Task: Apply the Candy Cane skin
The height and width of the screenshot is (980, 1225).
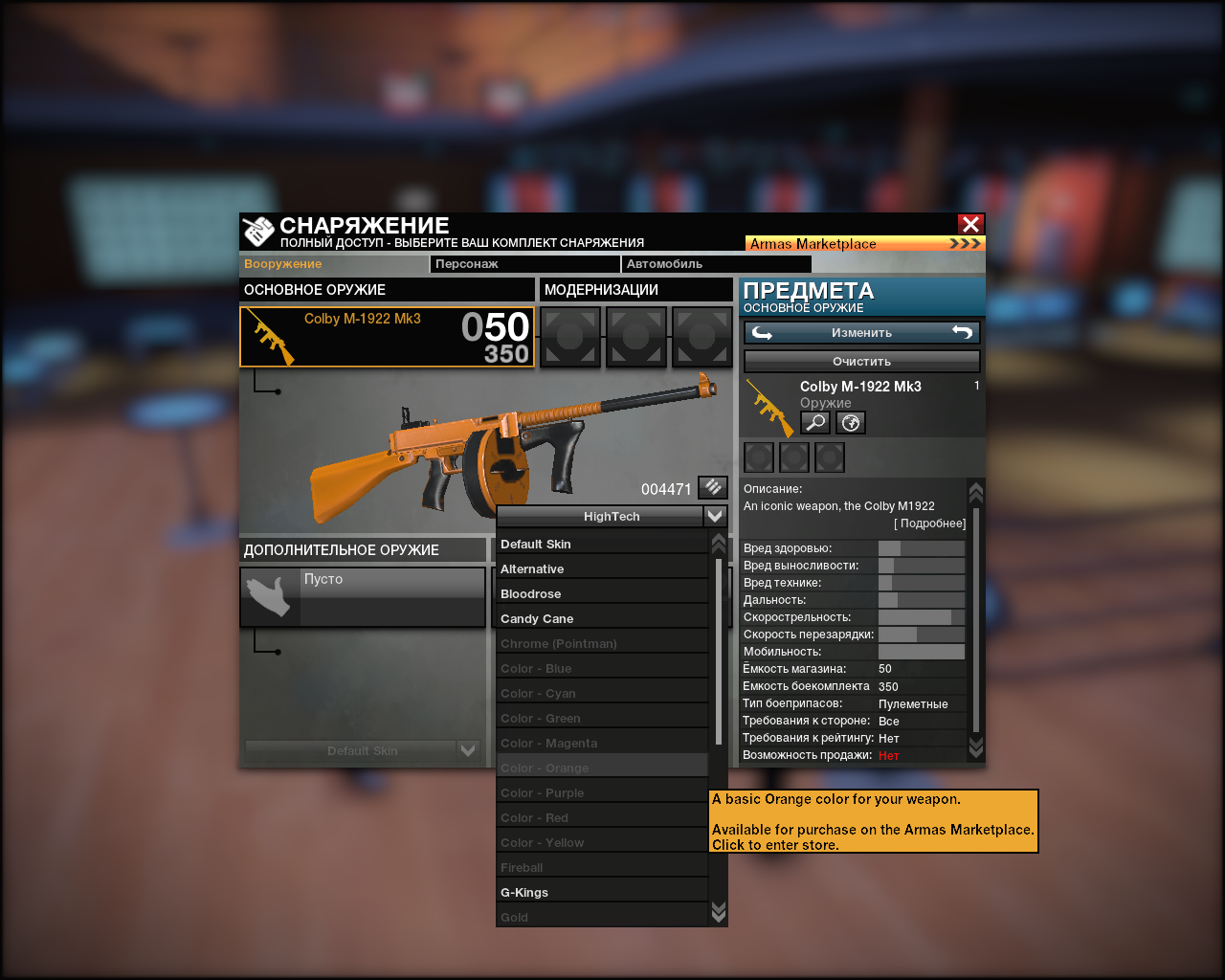Action: (602, 619)
